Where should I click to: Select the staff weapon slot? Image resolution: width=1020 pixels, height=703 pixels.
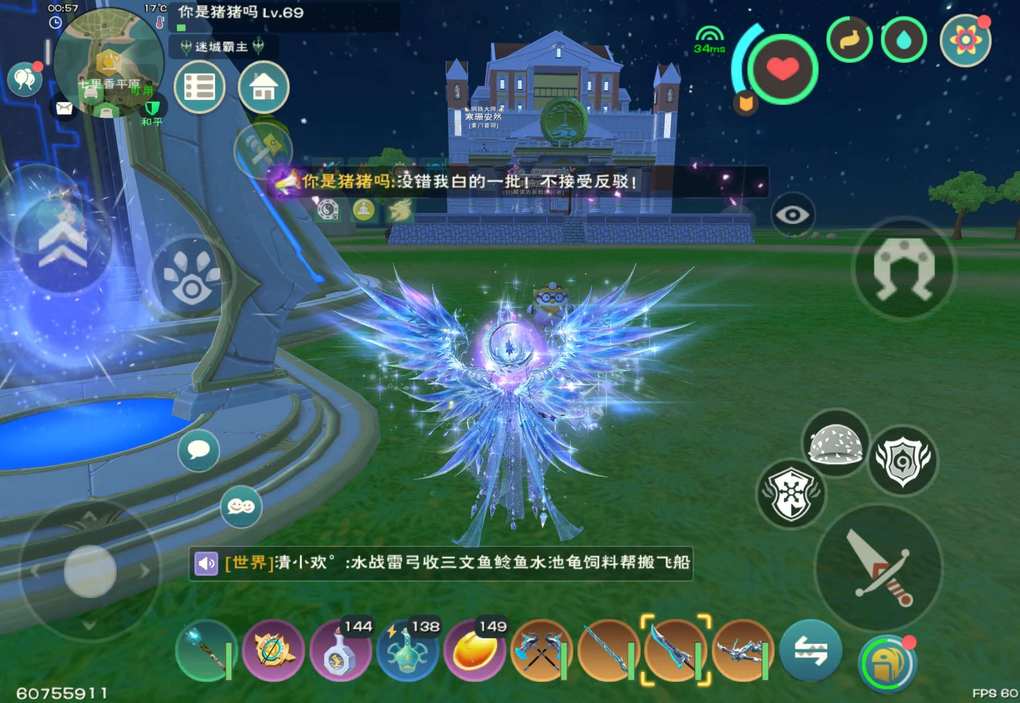coord(205,650)
